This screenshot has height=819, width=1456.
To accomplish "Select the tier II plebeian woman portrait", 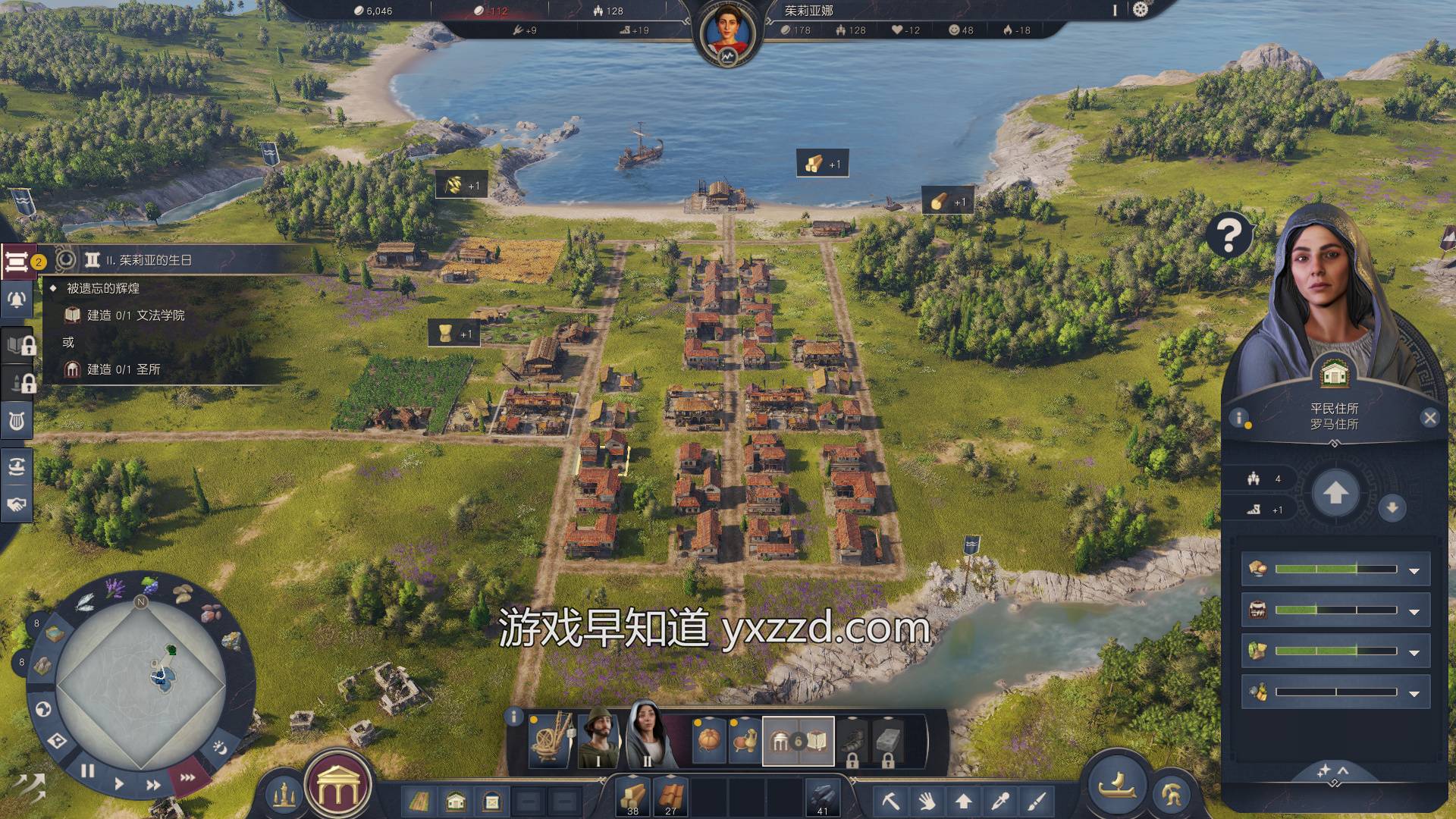I will (x=646, y=736).
